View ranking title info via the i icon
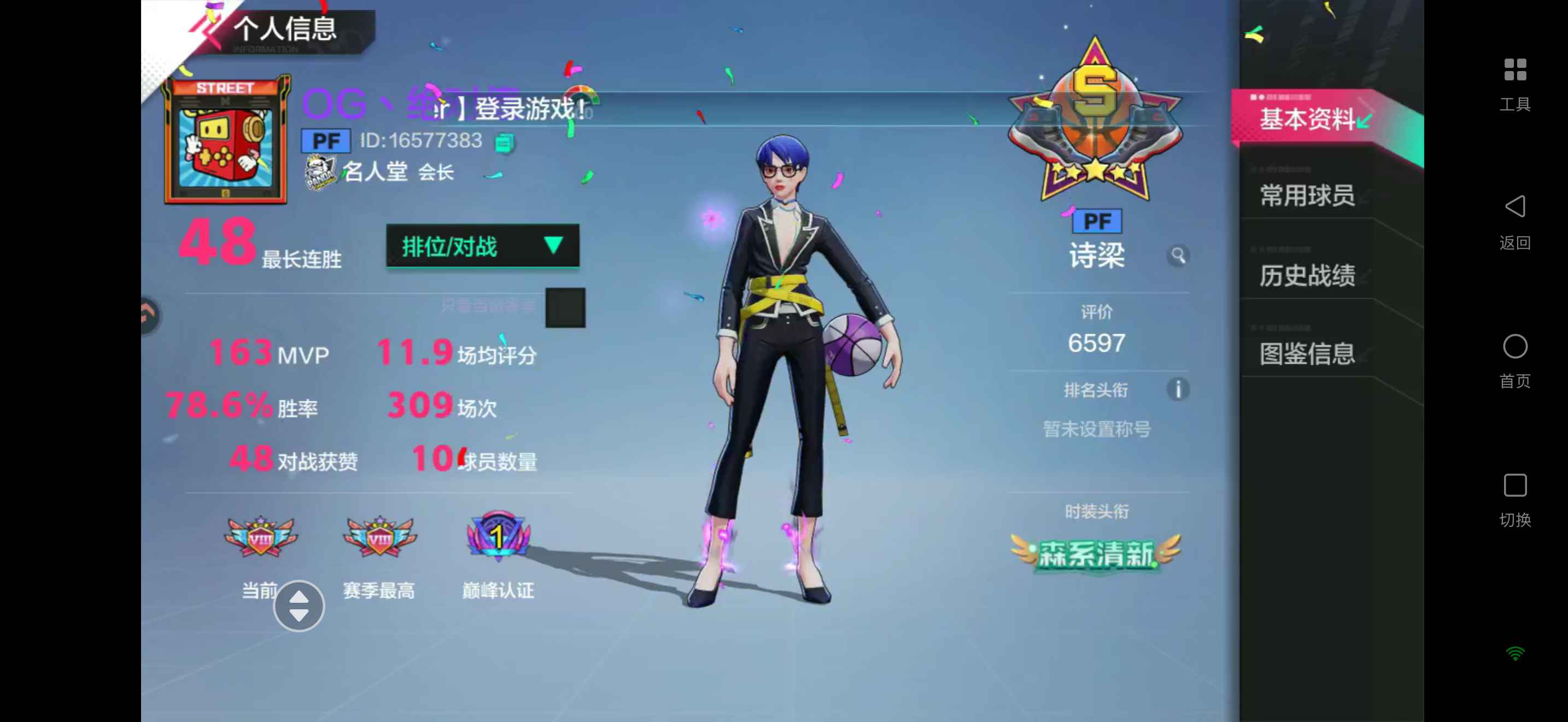This screenshot has width=1568, height=722. (1178, 390)
